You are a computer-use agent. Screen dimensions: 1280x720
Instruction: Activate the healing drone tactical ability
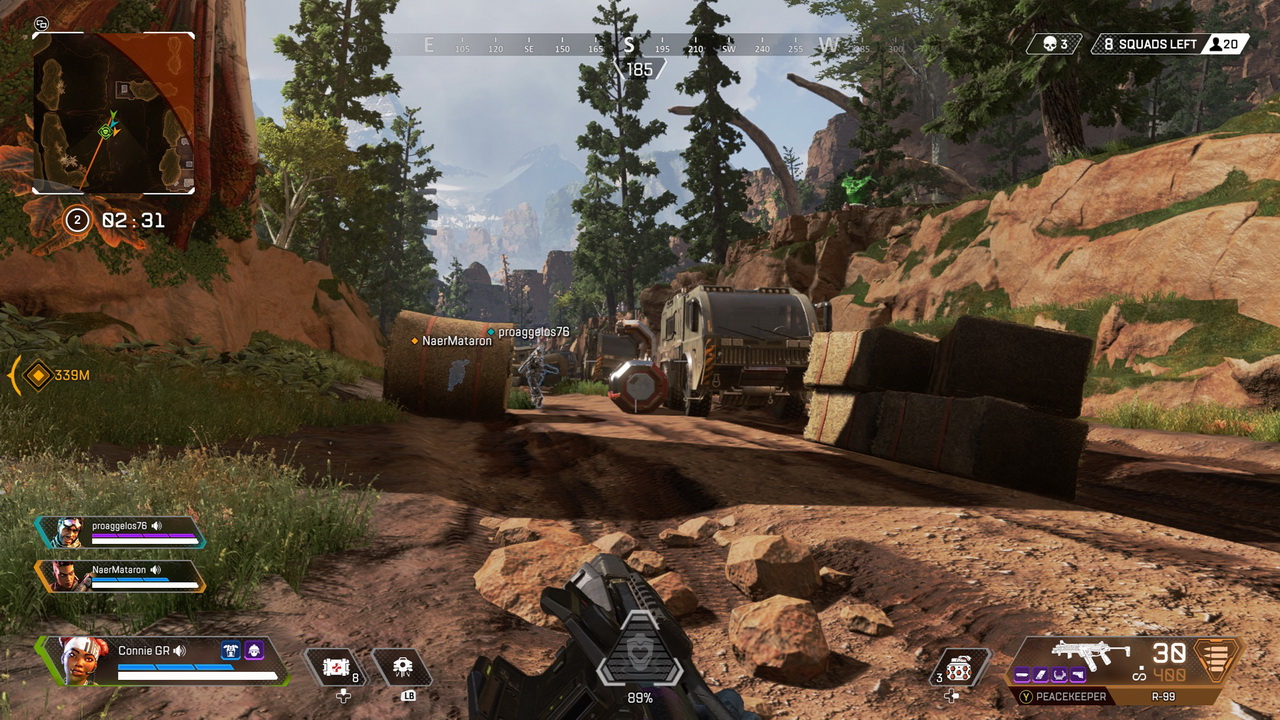pos(401,668)
